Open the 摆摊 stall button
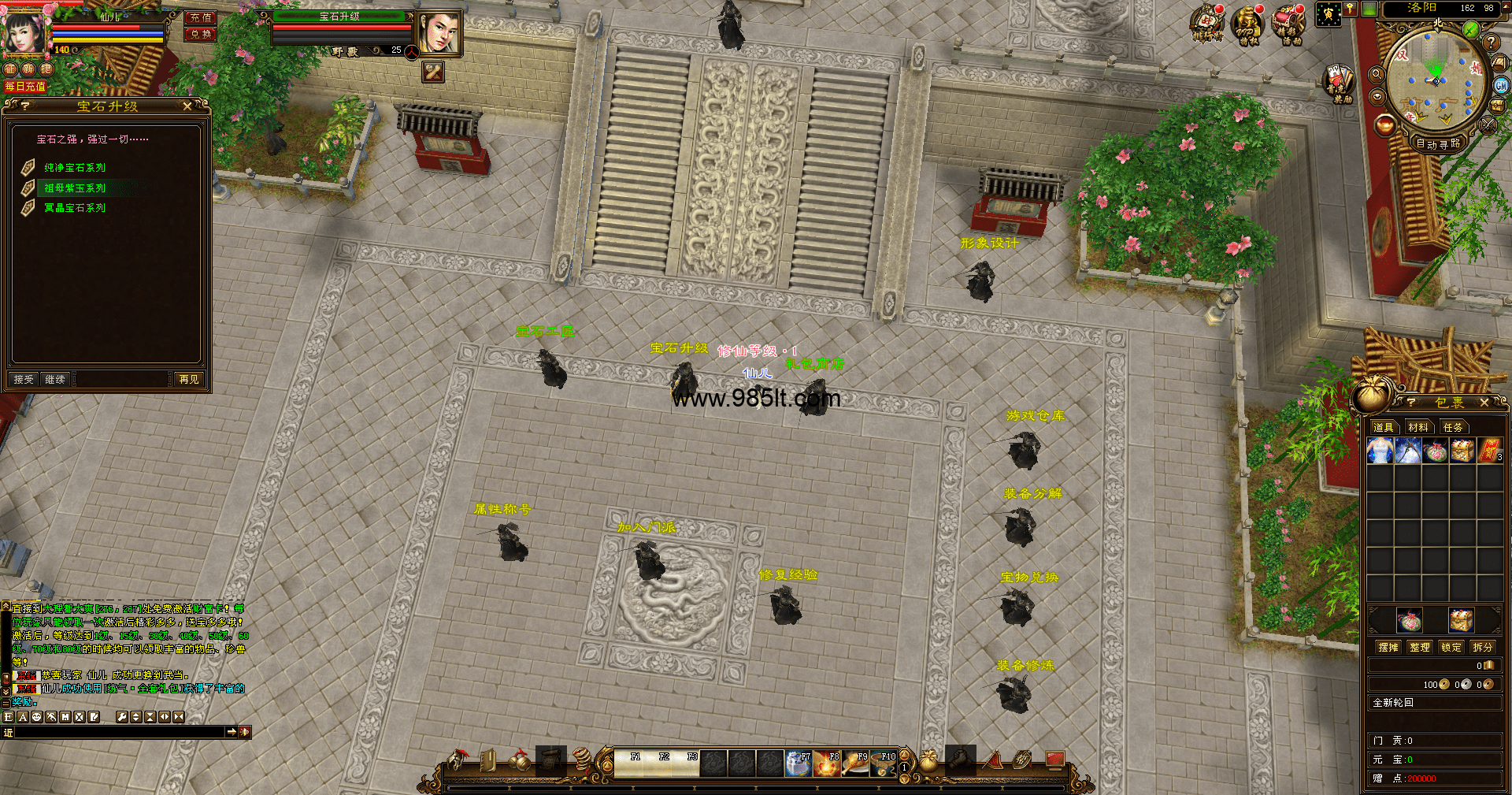The image size is (1512, 795). 1388,647
